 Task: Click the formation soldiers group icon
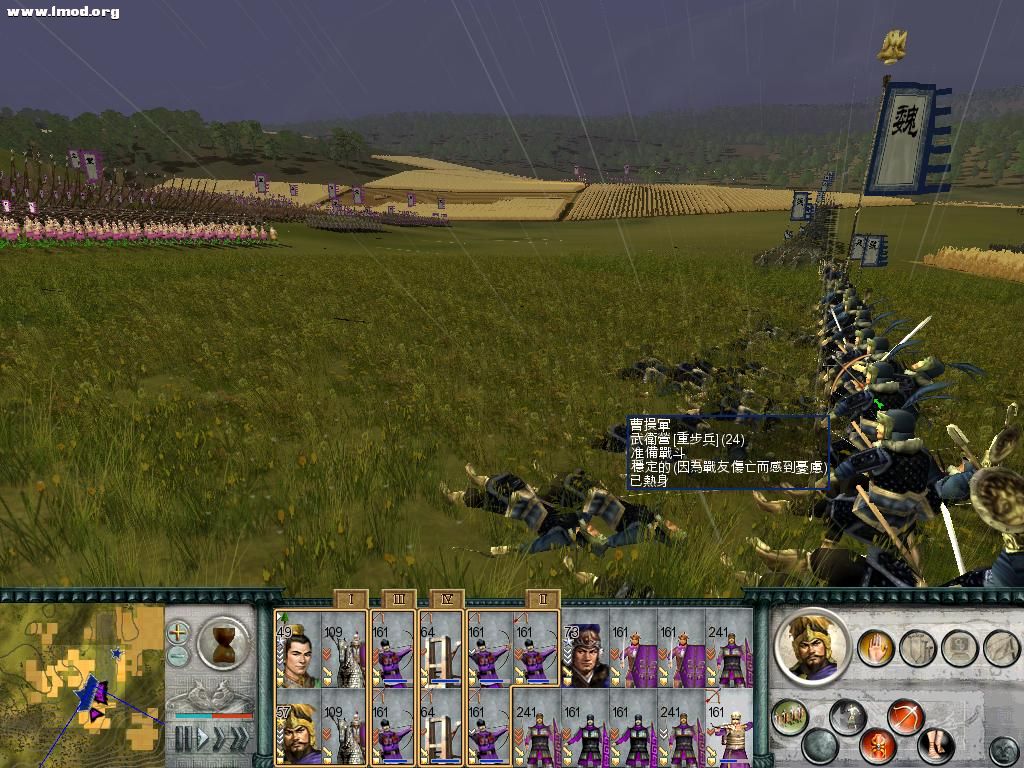(x=790, y=718)
